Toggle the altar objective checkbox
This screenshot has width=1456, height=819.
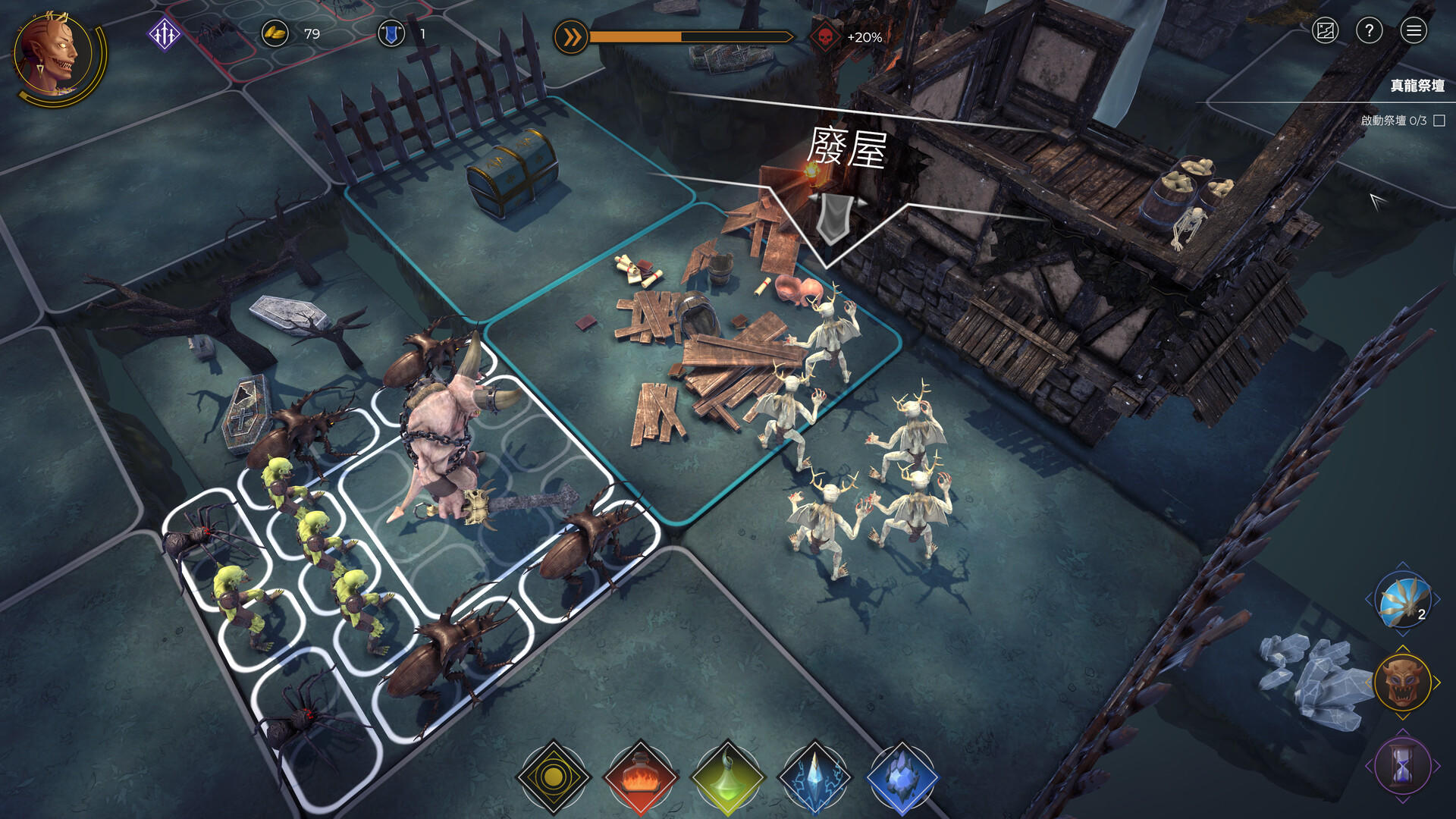tap(1439, 121)
